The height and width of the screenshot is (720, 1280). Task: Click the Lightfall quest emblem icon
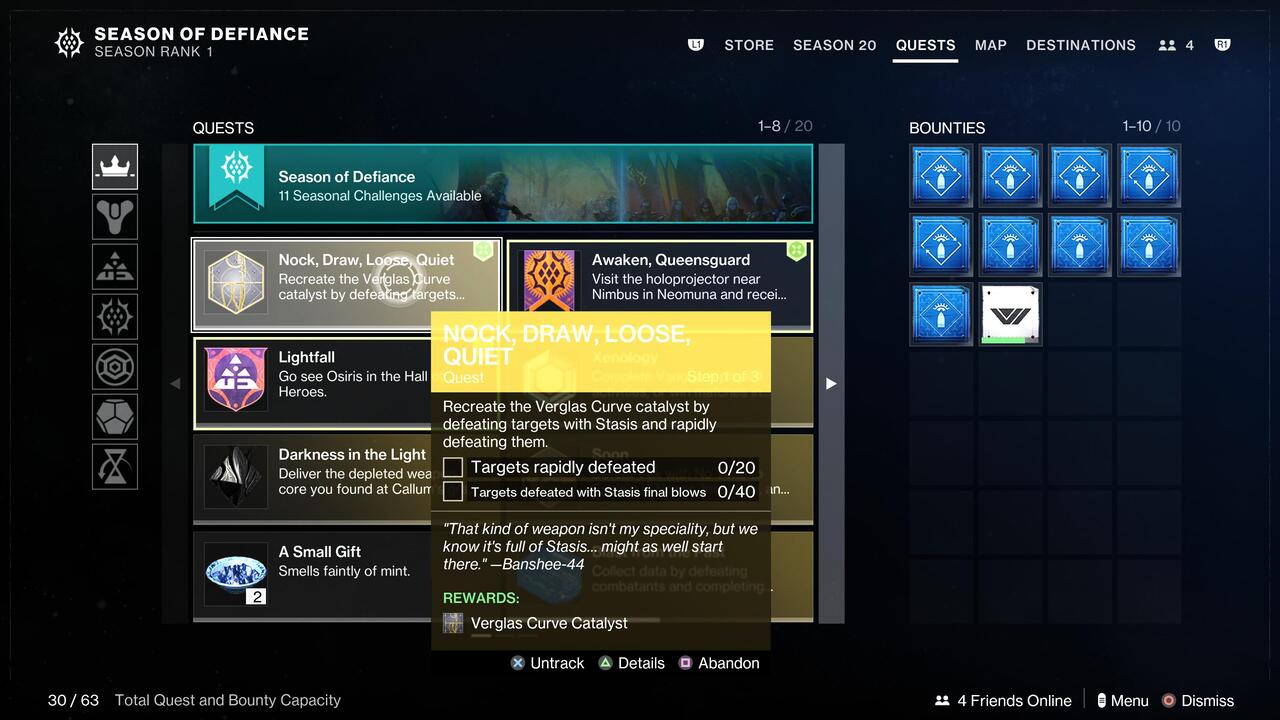[235, 378]
